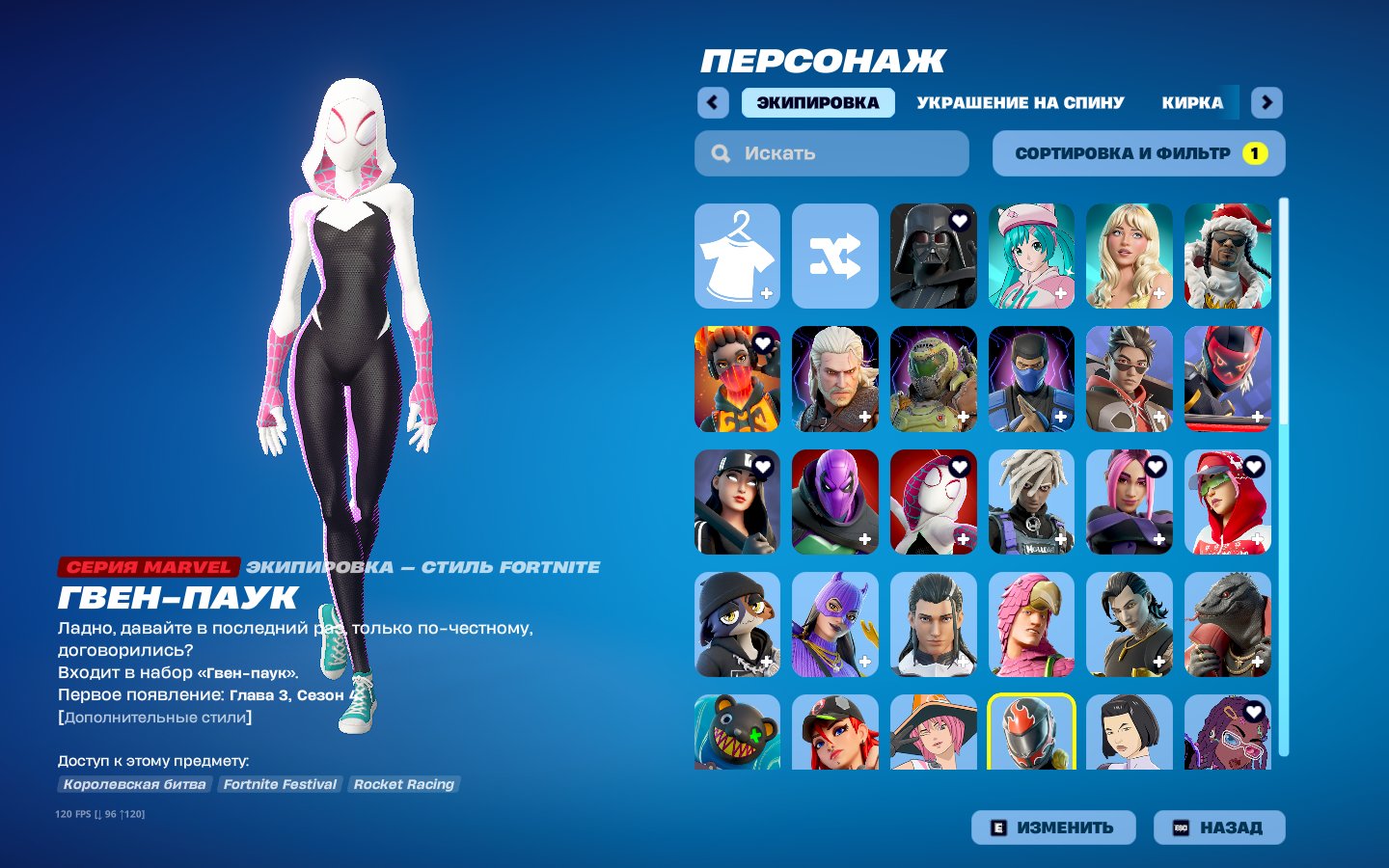Toggle the favorite heart on Darth Vader
This screenshot has width=1389, height=868.
(x=958, y=223)
